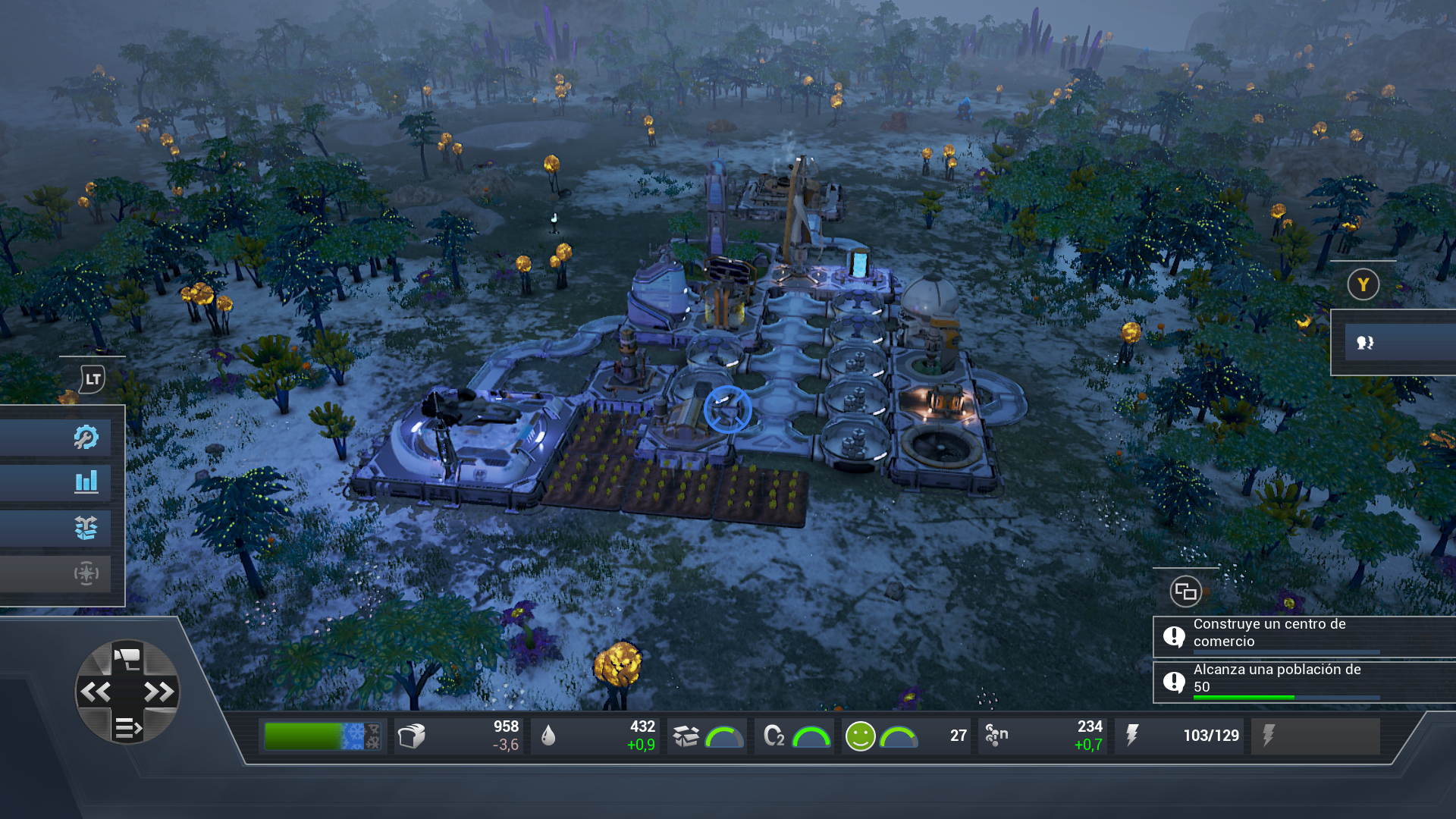1456x819 pixels.
Task: Click the bread food supply indicator
Action: [412, 736]
